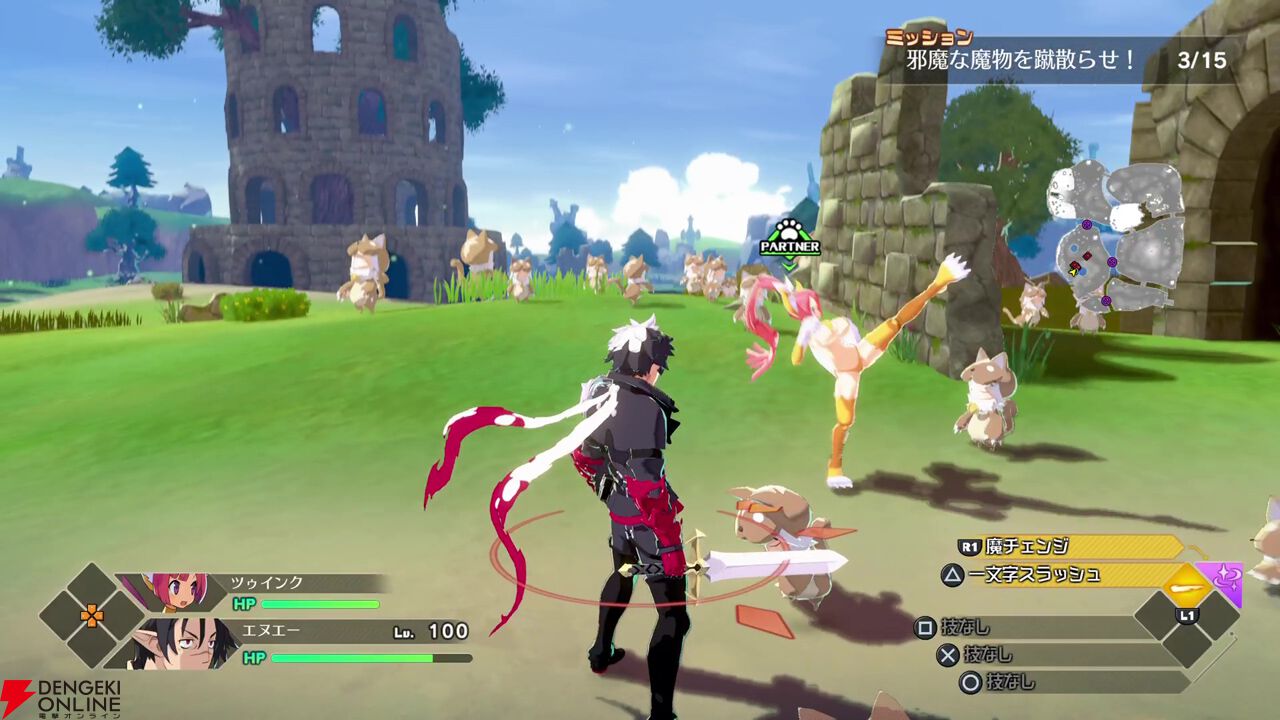The height and width of the screenshot is (720, 1280).
Task: Visit the Dengeki Online watermark logo
Action: coord(62,698)
